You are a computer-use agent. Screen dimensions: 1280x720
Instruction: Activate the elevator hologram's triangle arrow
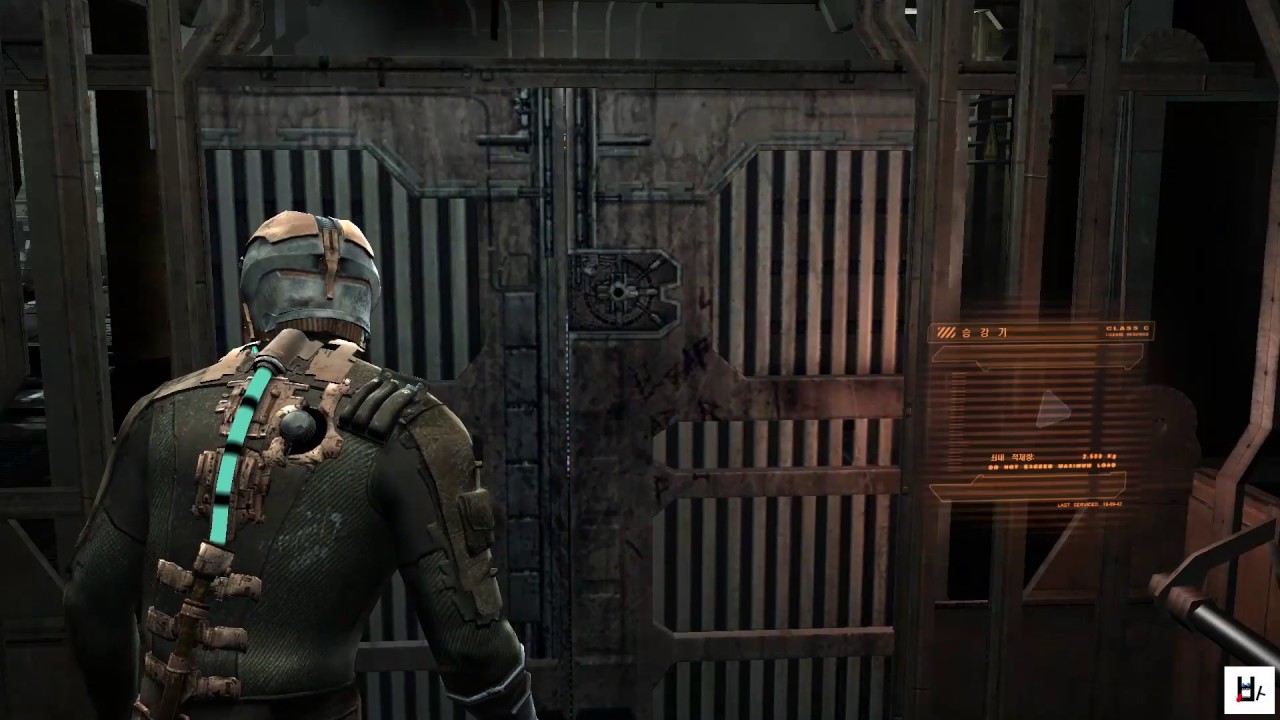coord(1051,409)
